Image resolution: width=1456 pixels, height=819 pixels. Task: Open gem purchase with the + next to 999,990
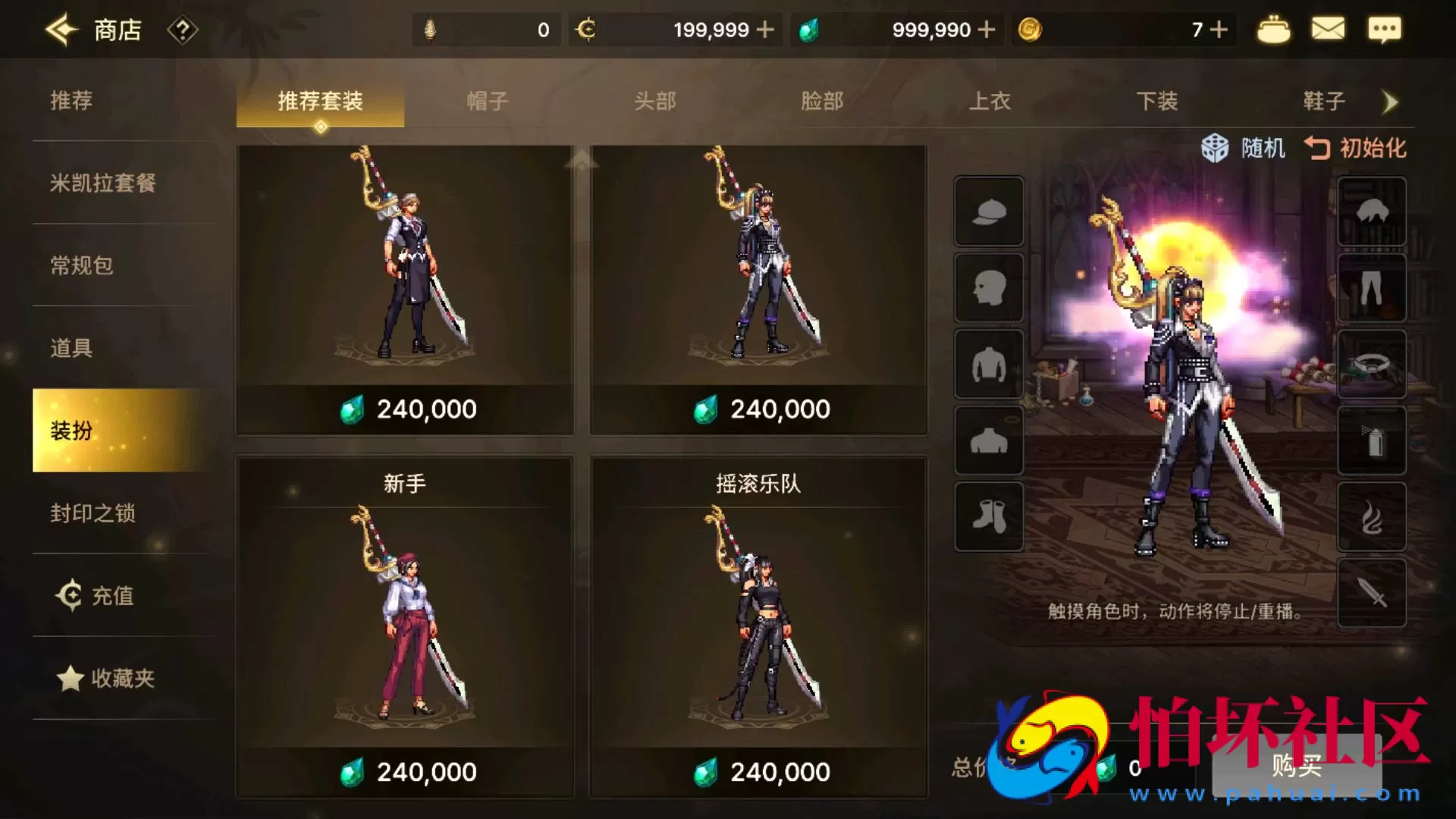coord(986,29)
